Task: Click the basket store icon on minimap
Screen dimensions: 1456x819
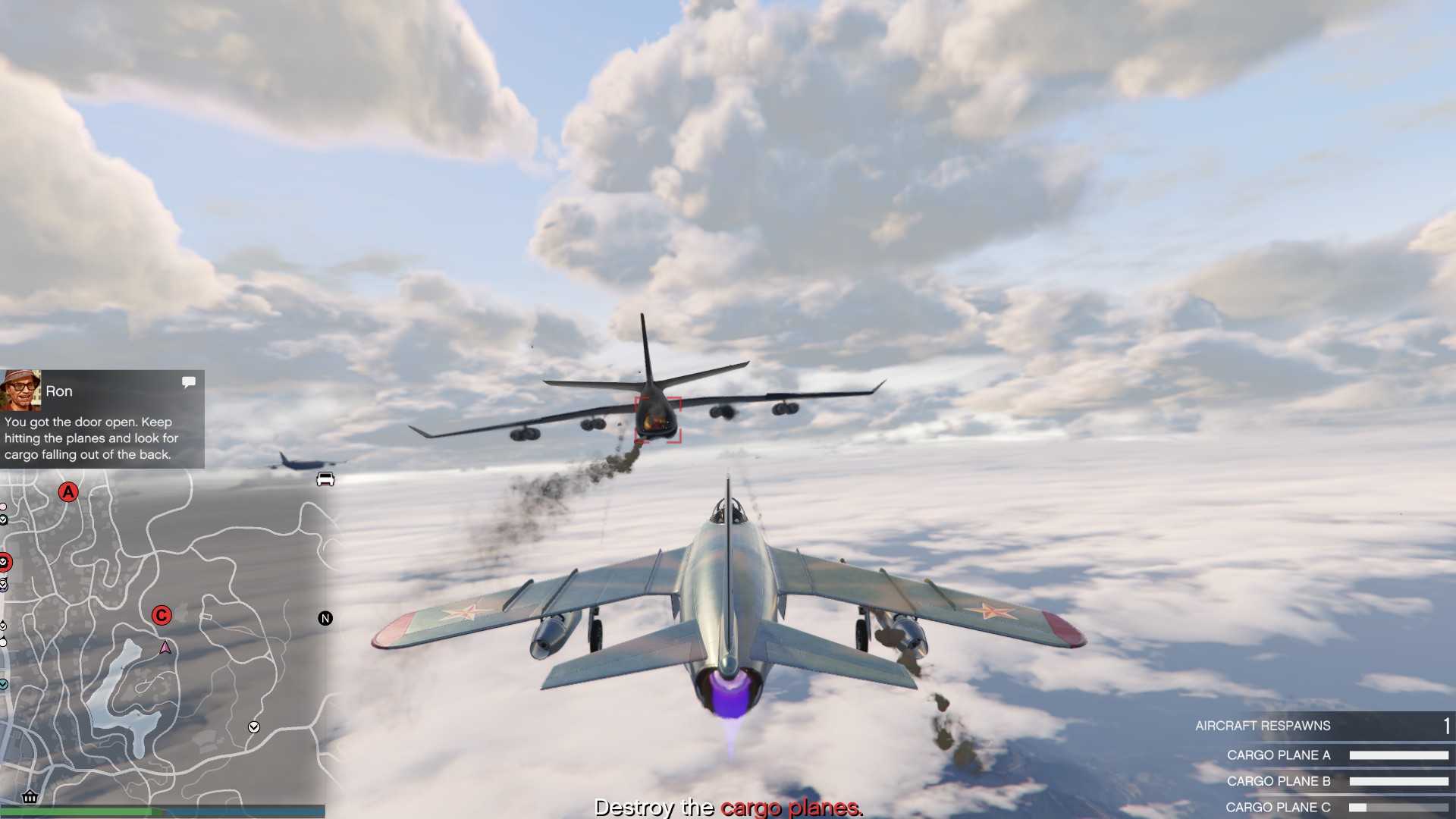Action: click(30, 796)
